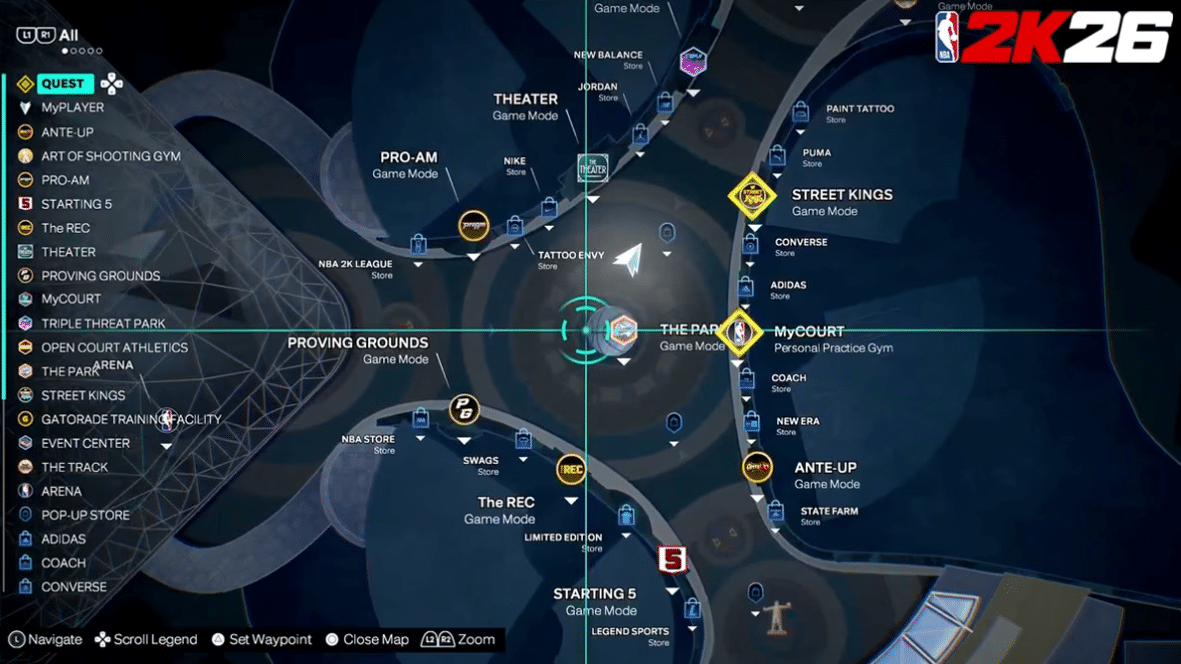The height and width of the screenshot is (664, 1181).
Task: Select the MyCOURT marker on map
Action: tap(739, 332)
